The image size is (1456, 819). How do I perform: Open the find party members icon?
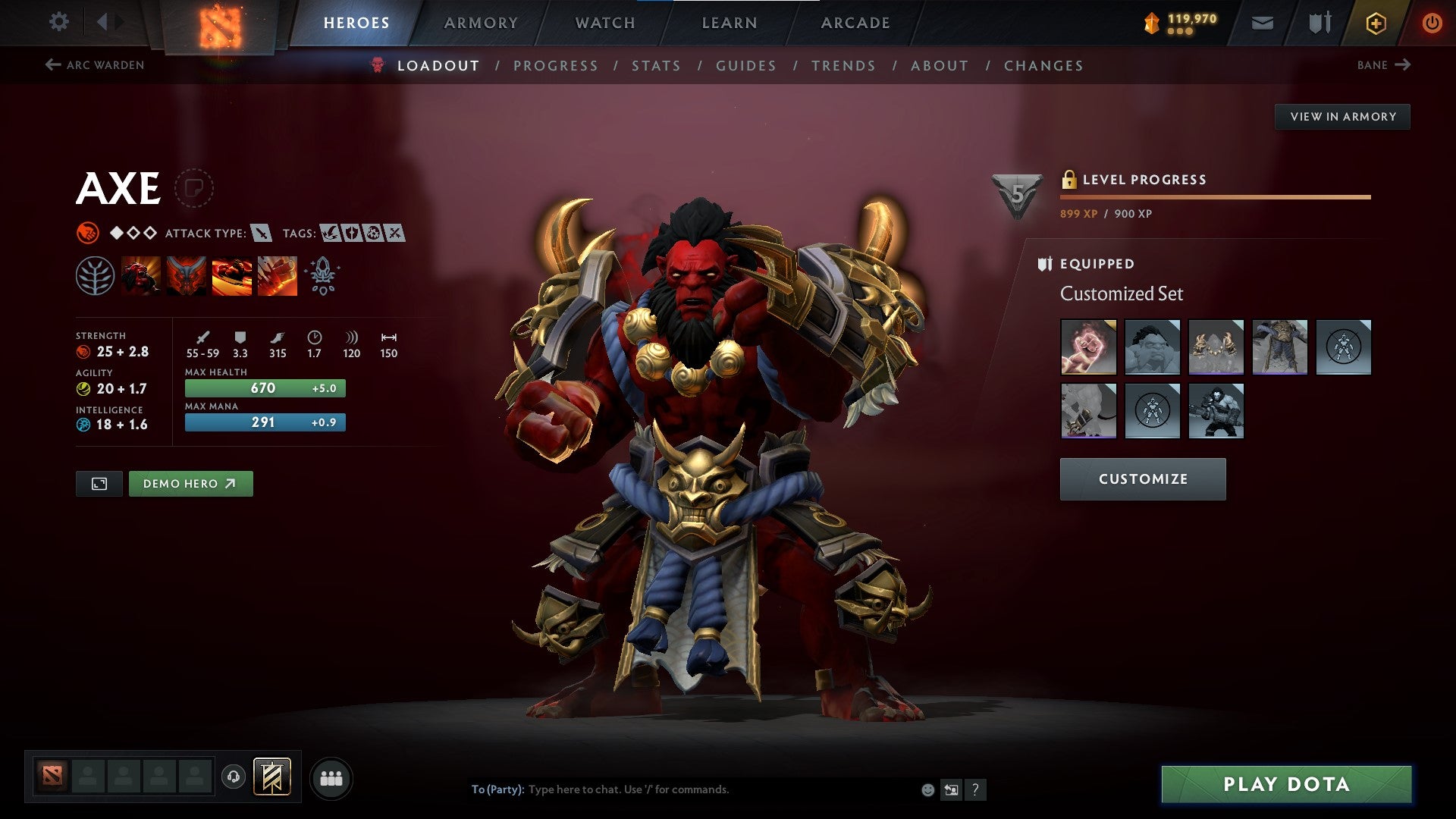pos(331,777)
